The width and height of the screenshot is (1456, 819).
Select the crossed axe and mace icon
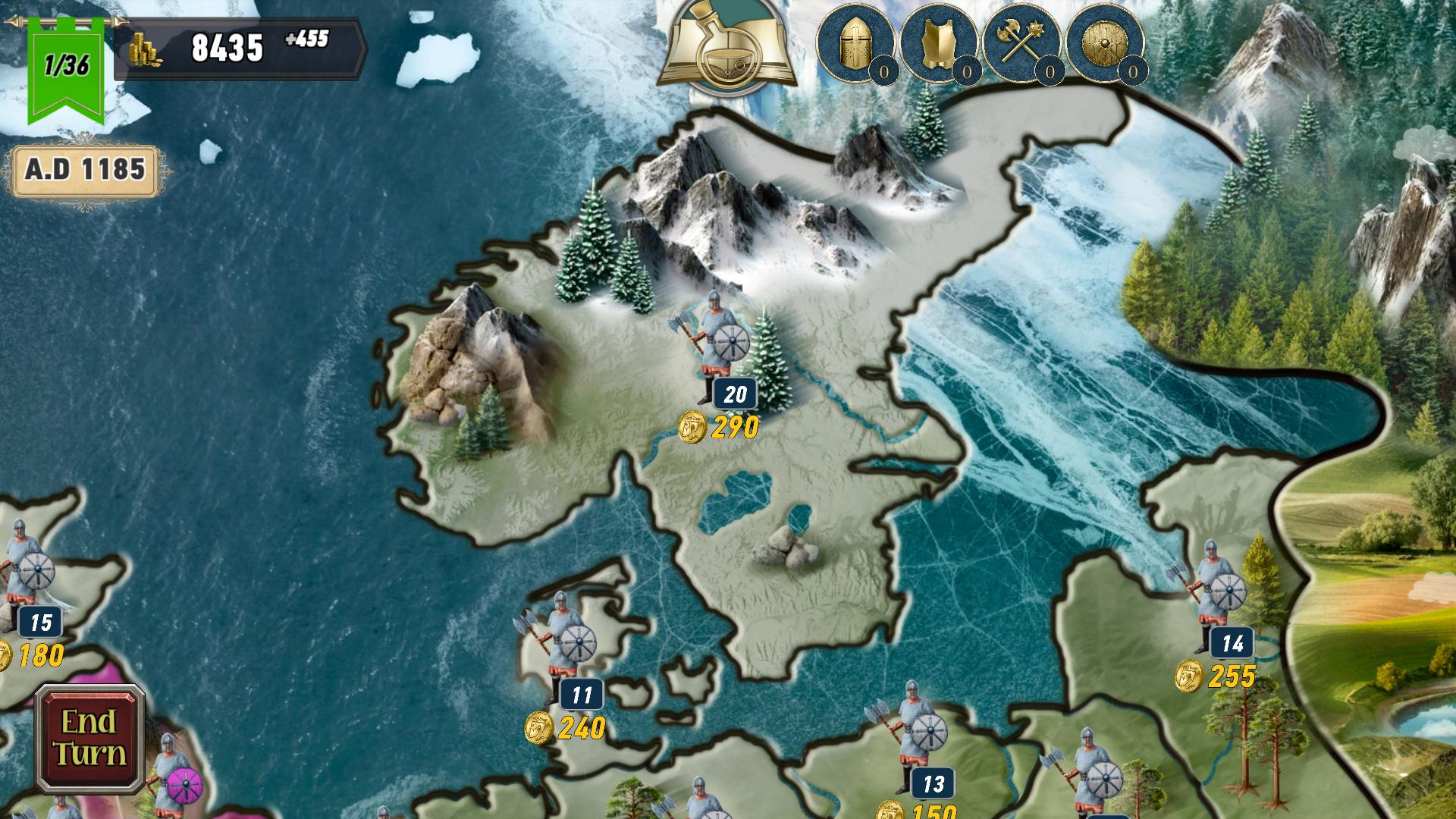pos(1022,43)
